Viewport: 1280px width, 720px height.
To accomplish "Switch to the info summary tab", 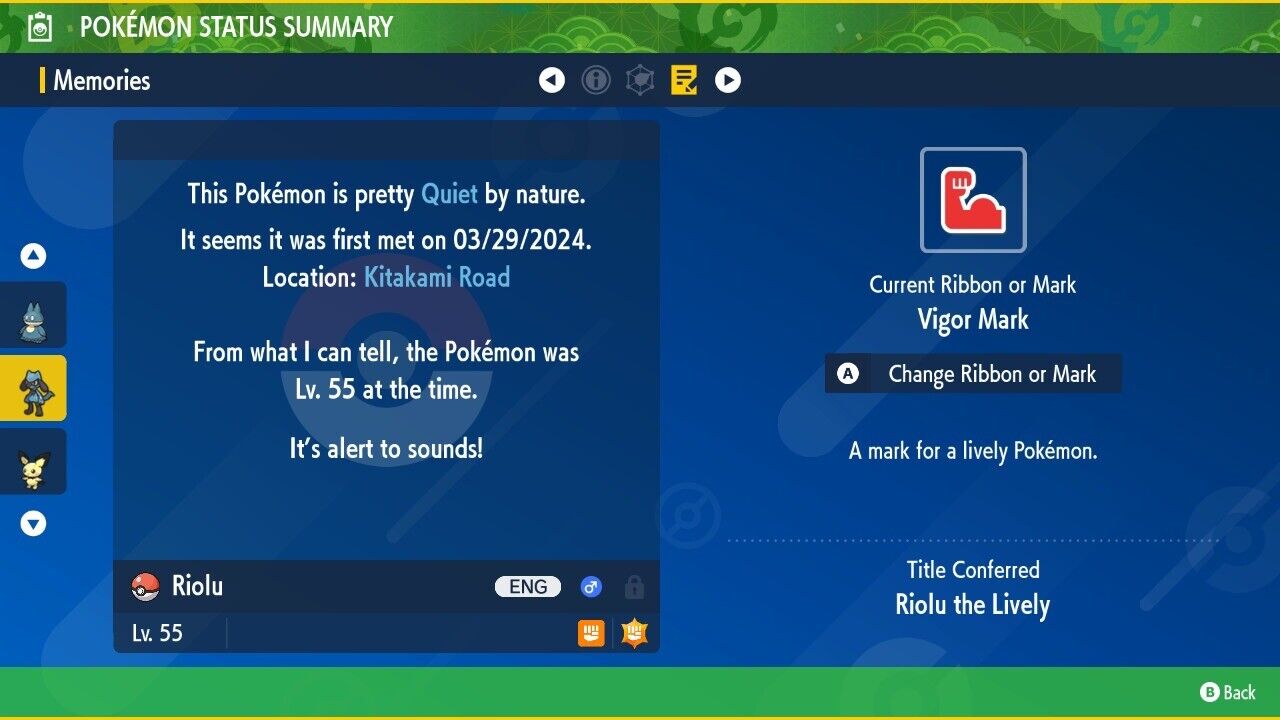I will tap(596, 80).
